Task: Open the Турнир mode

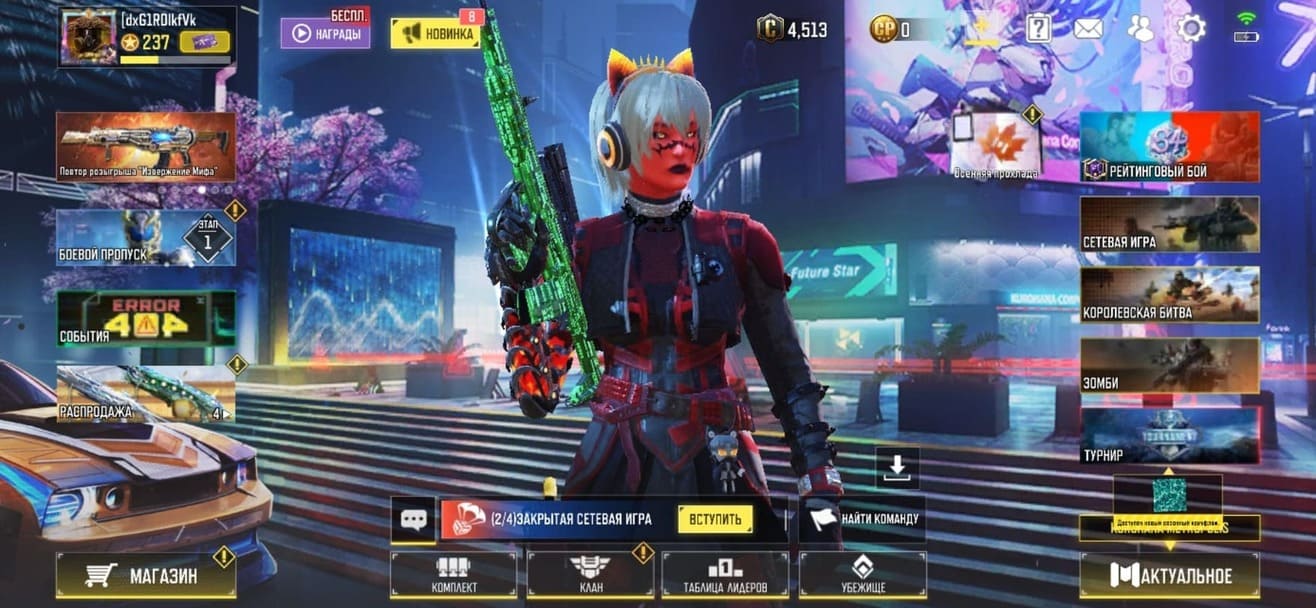Action: click(1169, 435)
